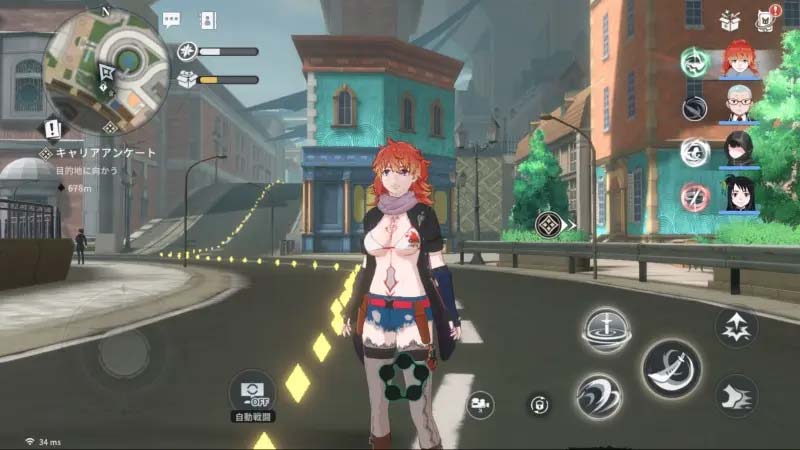Open the contacts book icon
This screenshot has height=450, width=800.
tap(208, 19)
